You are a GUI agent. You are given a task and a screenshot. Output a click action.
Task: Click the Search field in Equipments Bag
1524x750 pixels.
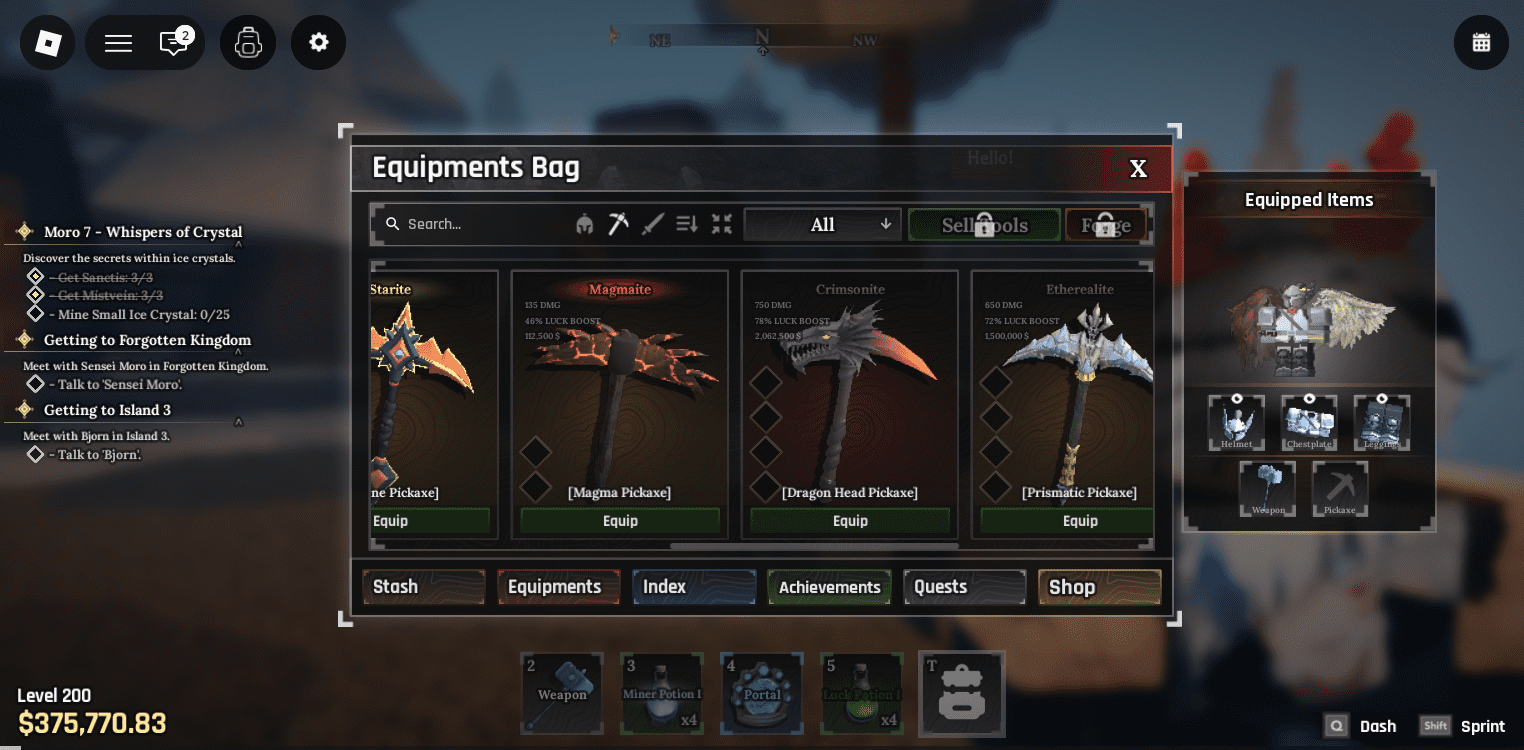point(470,223)
